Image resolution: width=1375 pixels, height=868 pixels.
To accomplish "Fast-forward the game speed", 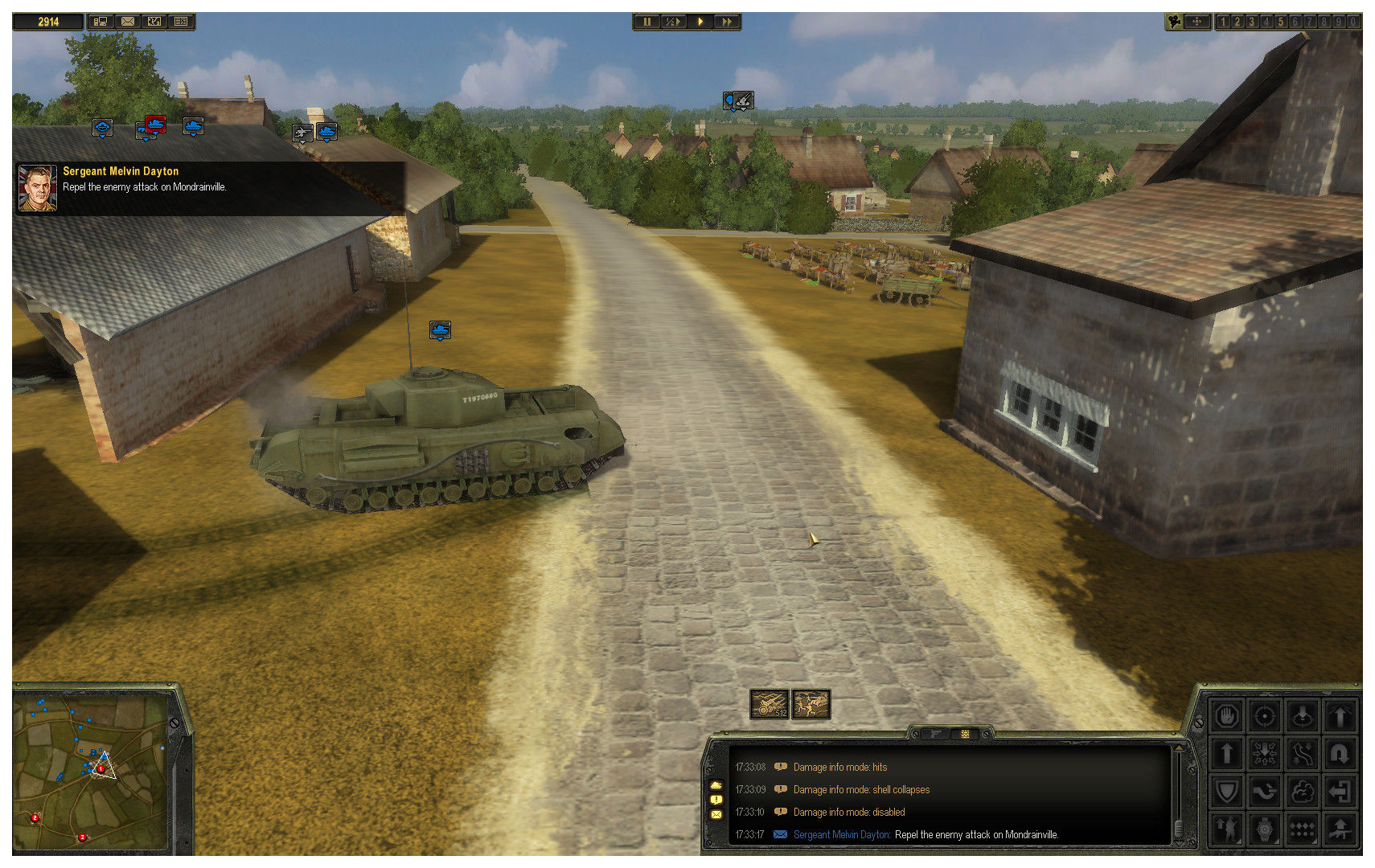I will [x=727, y=22].
